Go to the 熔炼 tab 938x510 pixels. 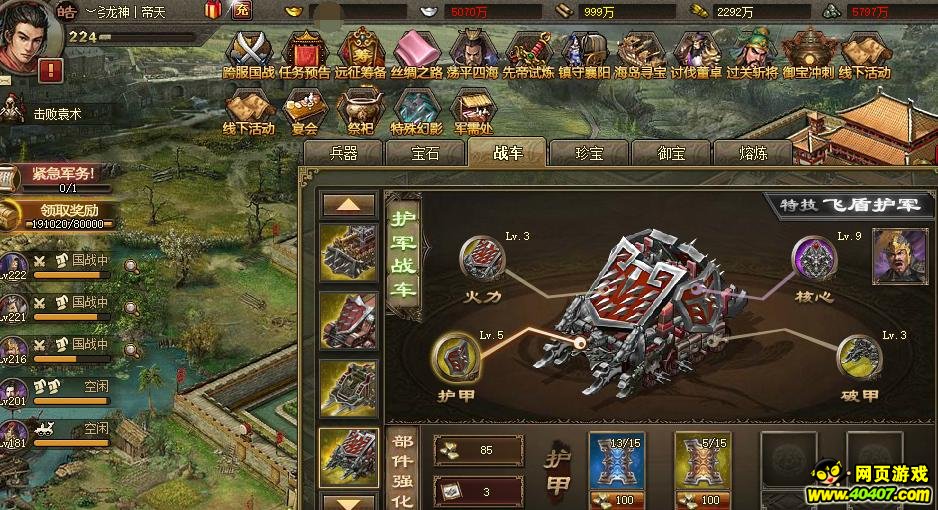pyautogui.click(x=753, y=153)
